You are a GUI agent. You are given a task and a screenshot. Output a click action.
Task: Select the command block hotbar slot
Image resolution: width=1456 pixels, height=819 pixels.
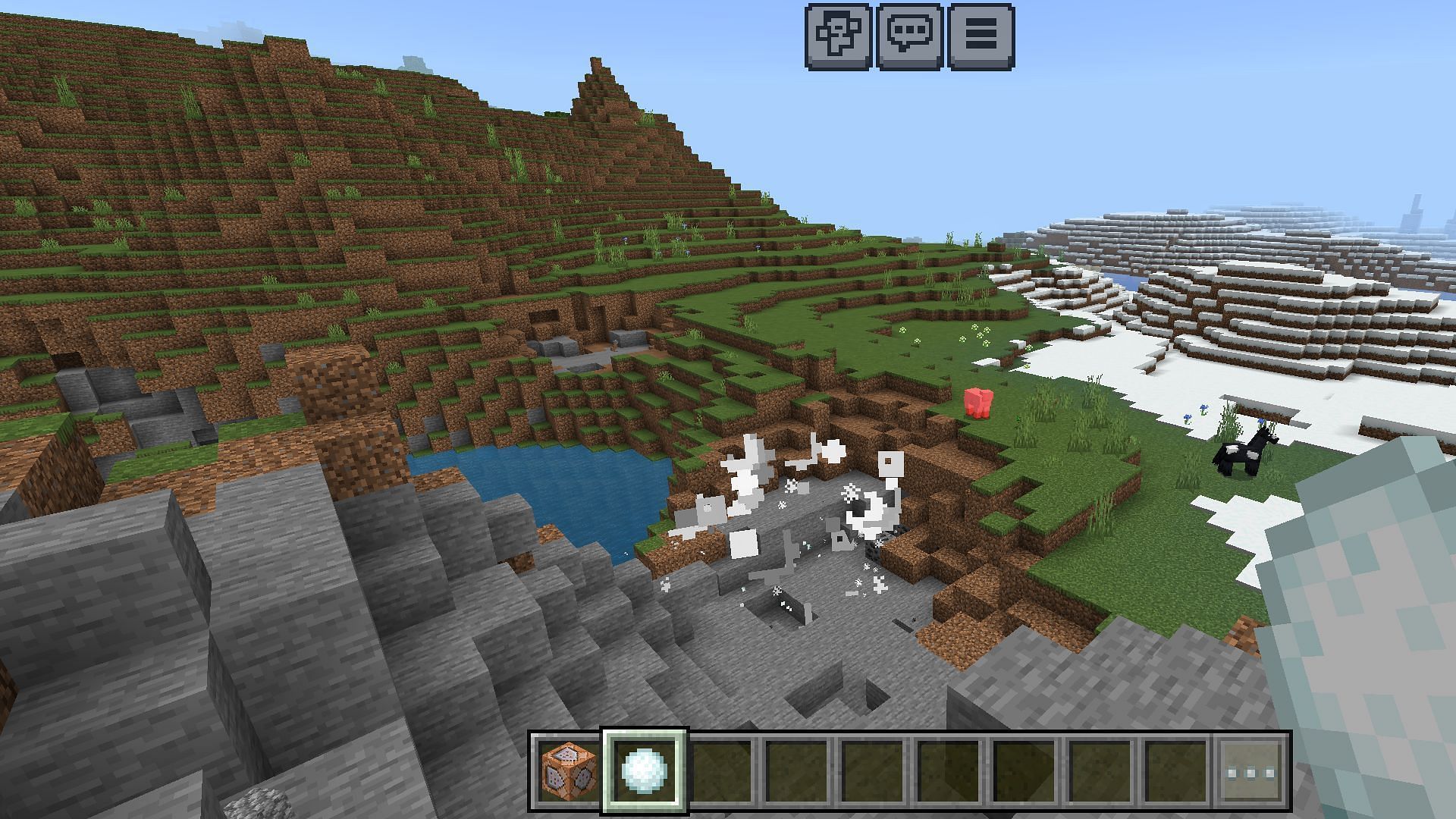pos(568,772)
